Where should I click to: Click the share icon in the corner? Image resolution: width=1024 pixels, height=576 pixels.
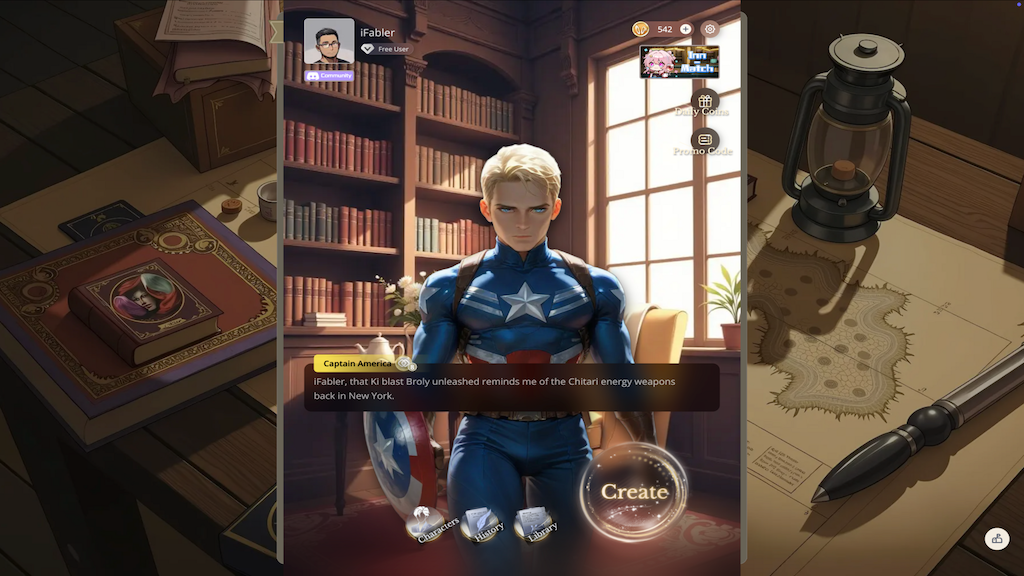997,539
